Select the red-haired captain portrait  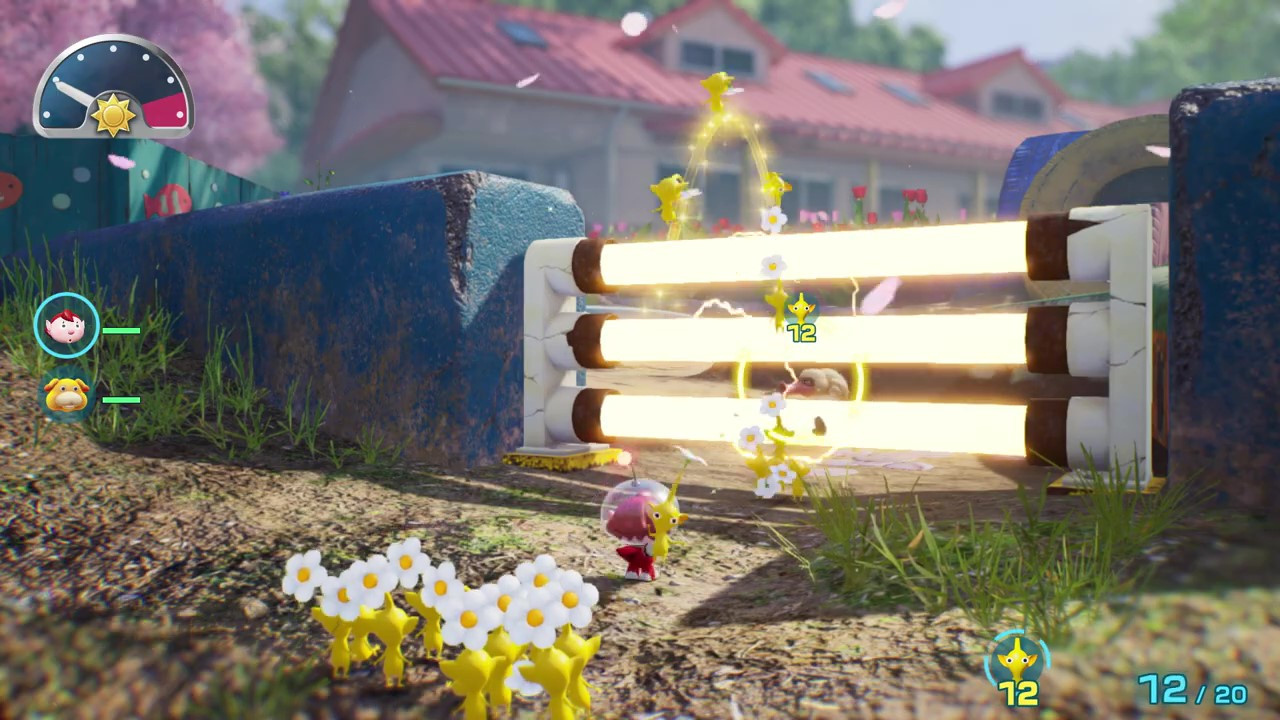(67, 325)
